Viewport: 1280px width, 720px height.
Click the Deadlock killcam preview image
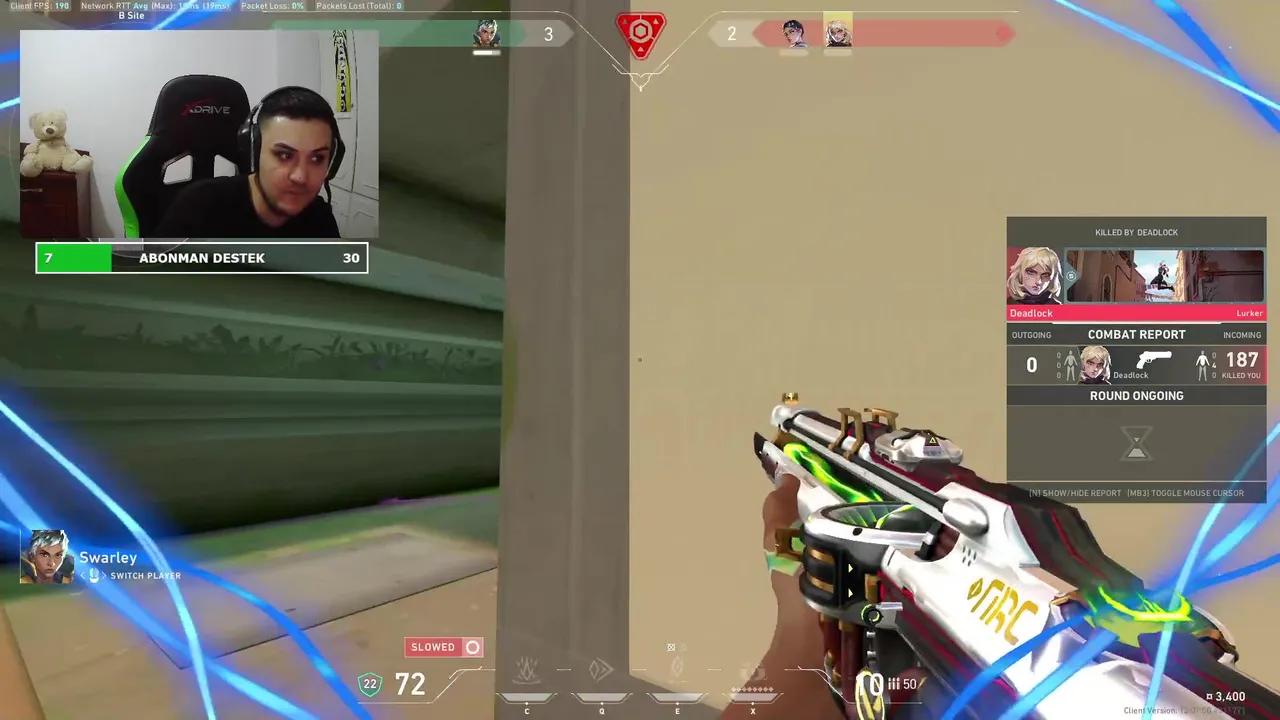pyautogui.click(x=1163, y=275)
